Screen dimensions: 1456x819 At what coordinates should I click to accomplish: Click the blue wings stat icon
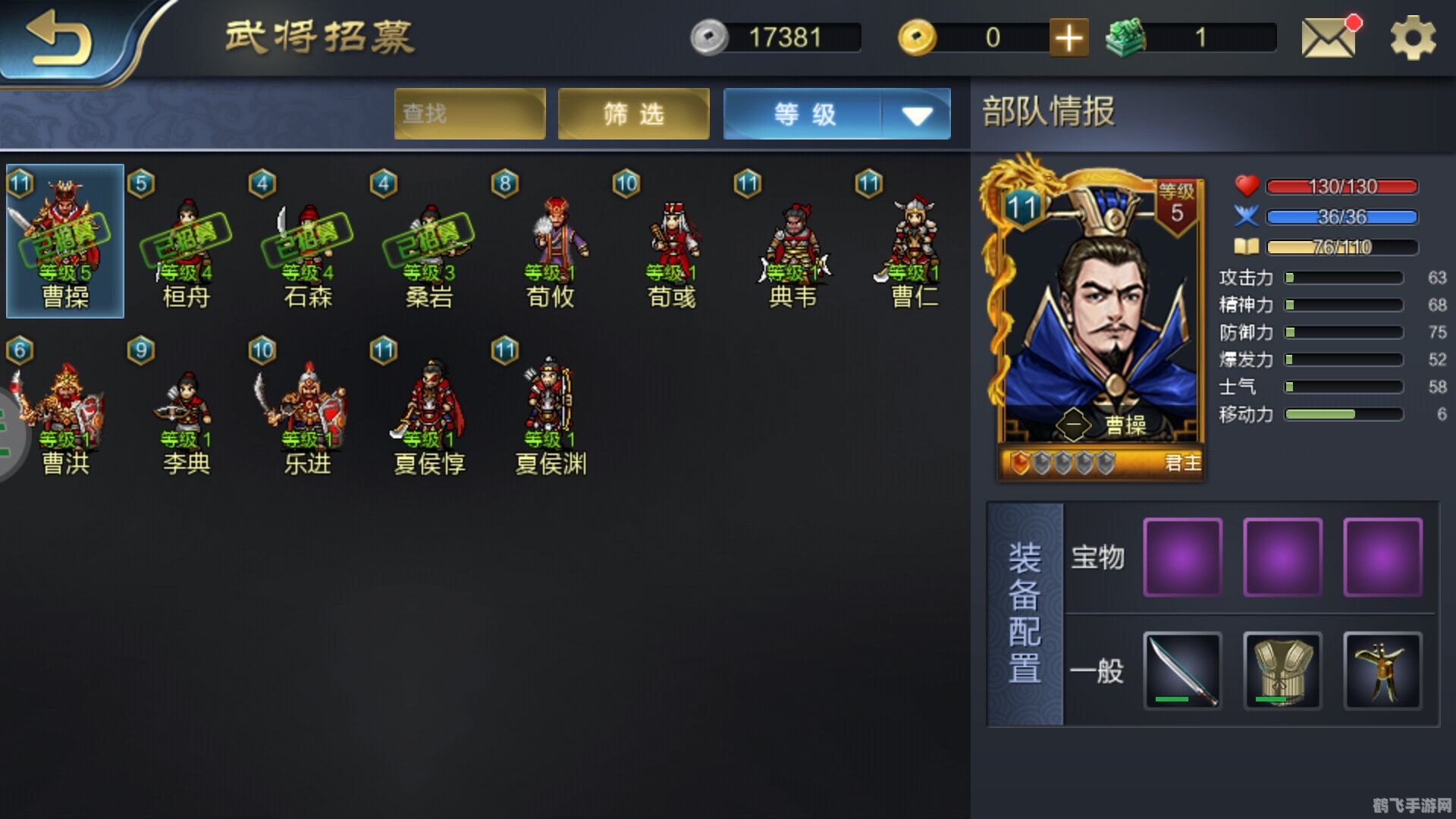(1246, 216)
